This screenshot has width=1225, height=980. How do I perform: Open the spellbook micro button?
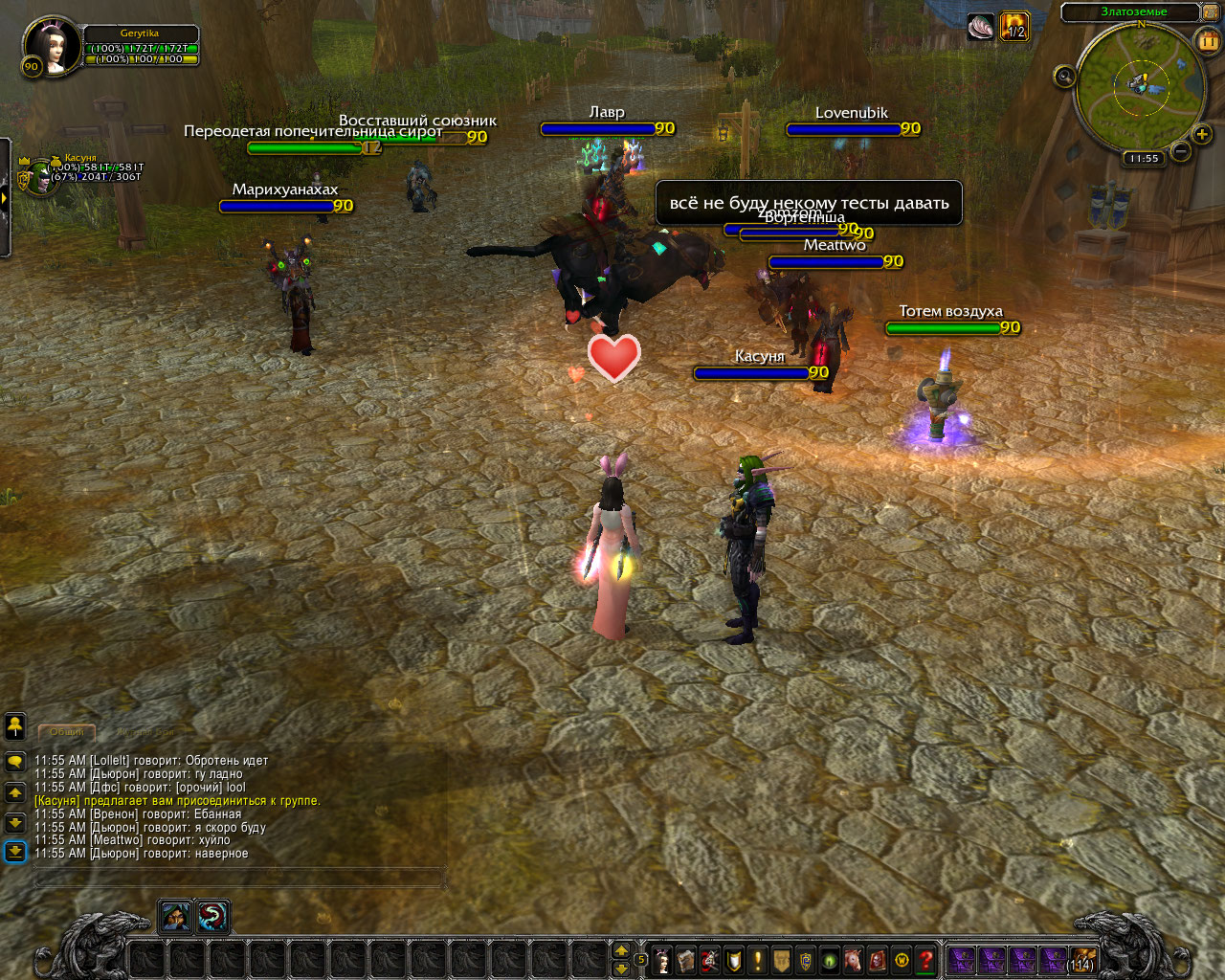coord(686,960)
